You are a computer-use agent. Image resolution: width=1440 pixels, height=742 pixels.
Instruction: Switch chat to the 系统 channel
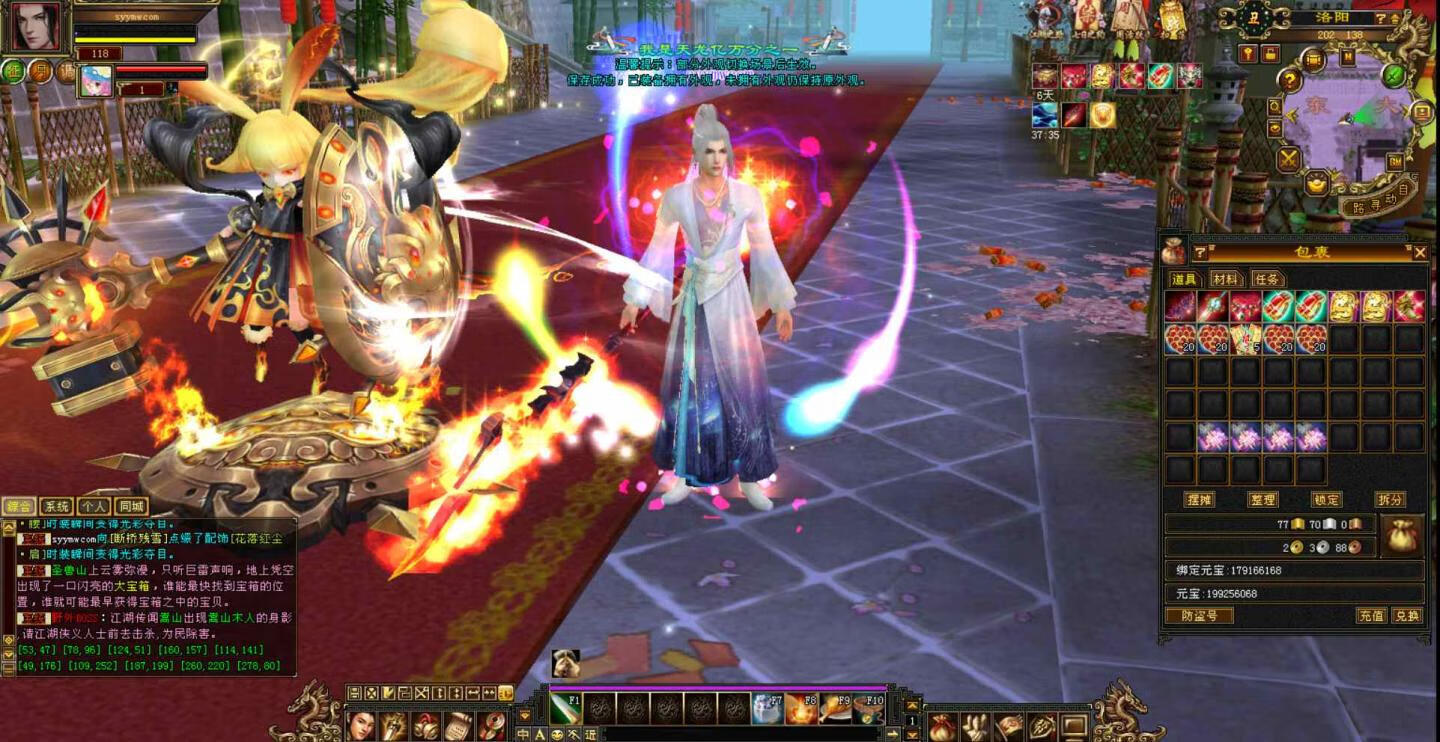click(x=56, y=507)
